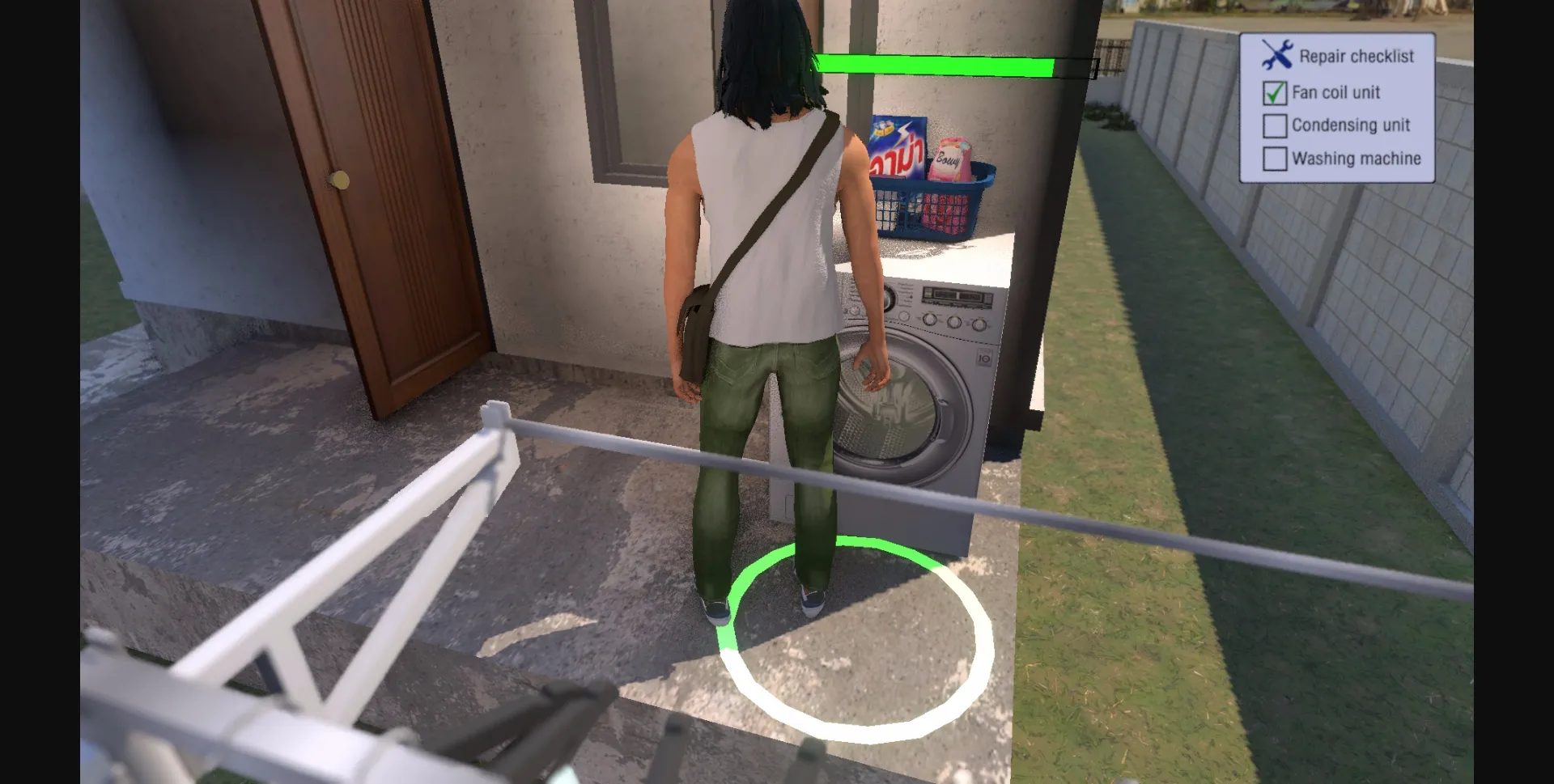Check the Washing machine checkbox
Screen dimensions: 1554x784
1275,159
